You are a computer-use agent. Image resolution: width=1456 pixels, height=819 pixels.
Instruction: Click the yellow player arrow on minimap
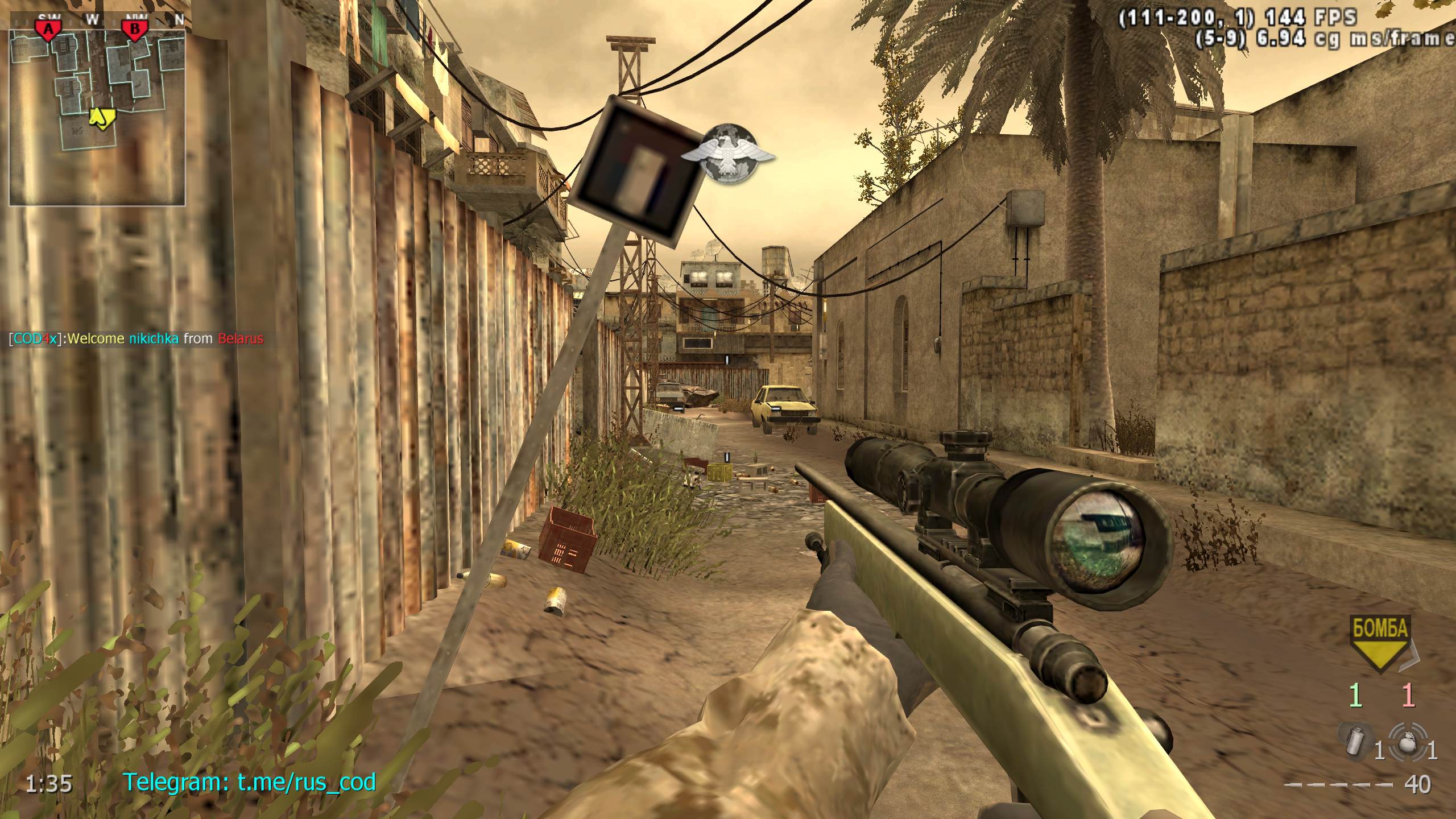click(x=101, y=117)
